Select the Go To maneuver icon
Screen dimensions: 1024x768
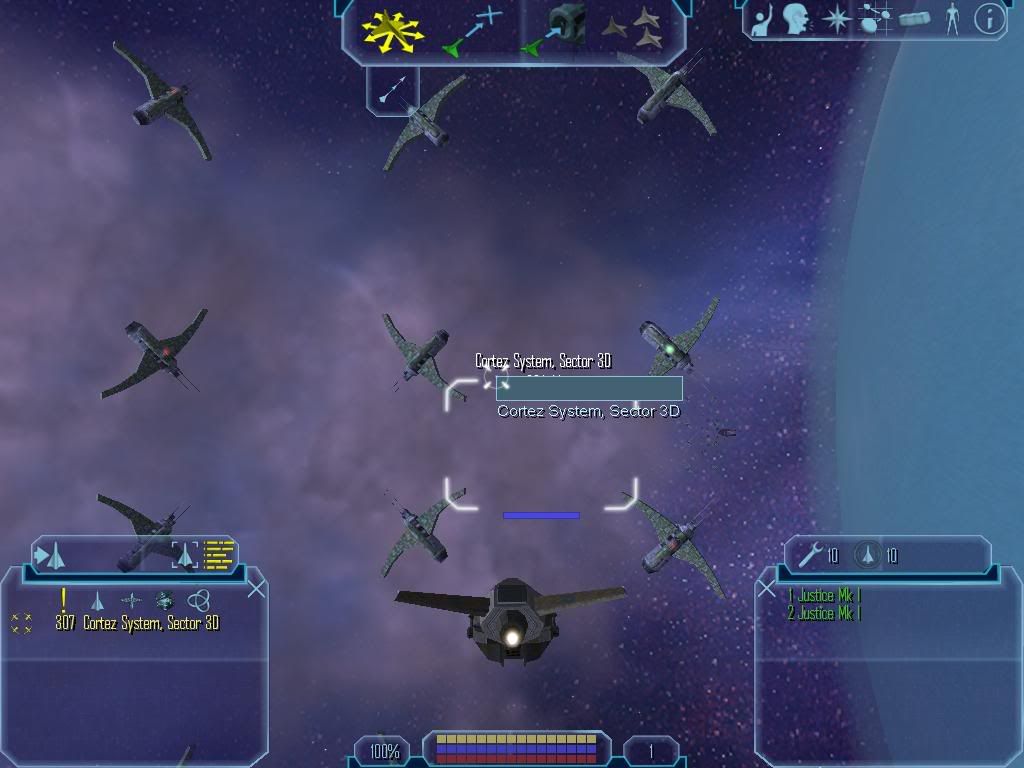pos(470,31)
